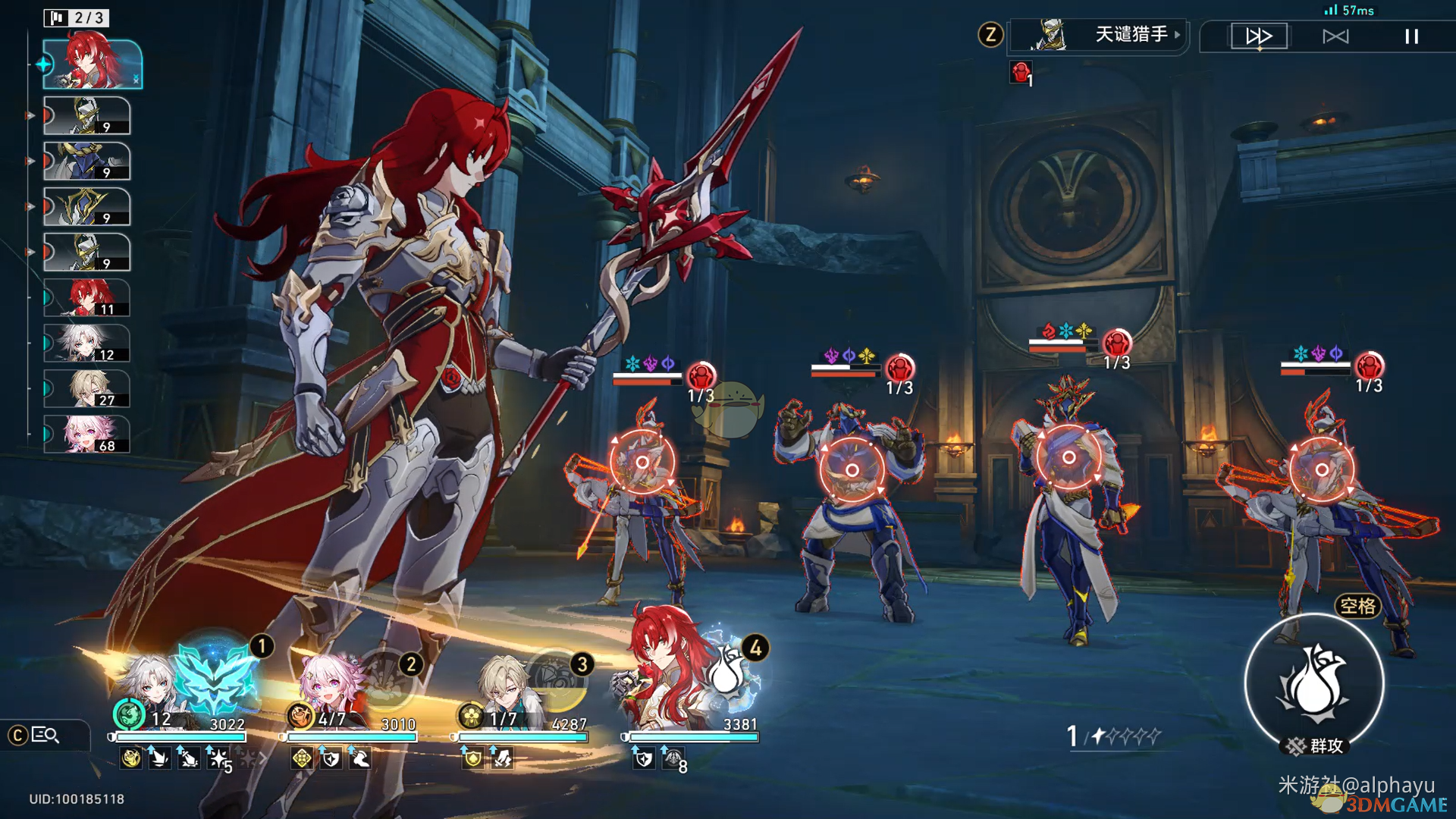Target the leftmost archer enemy's reticle
The image size is (1456, 819).
pyautogui.click(x=642, y=462)
